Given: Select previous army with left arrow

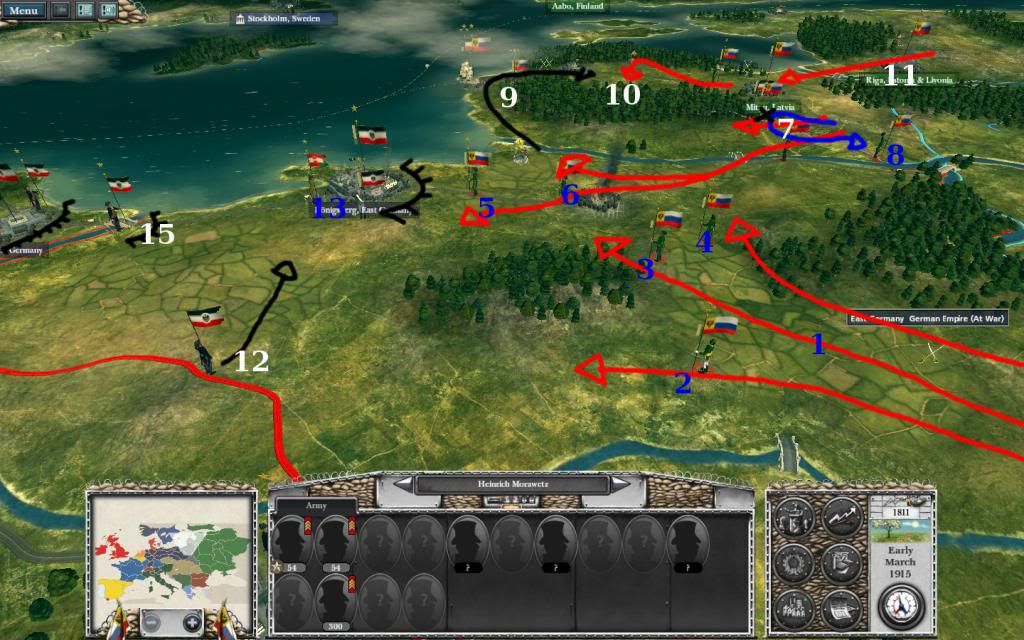Looking at the screenshot, I should 403,484.
